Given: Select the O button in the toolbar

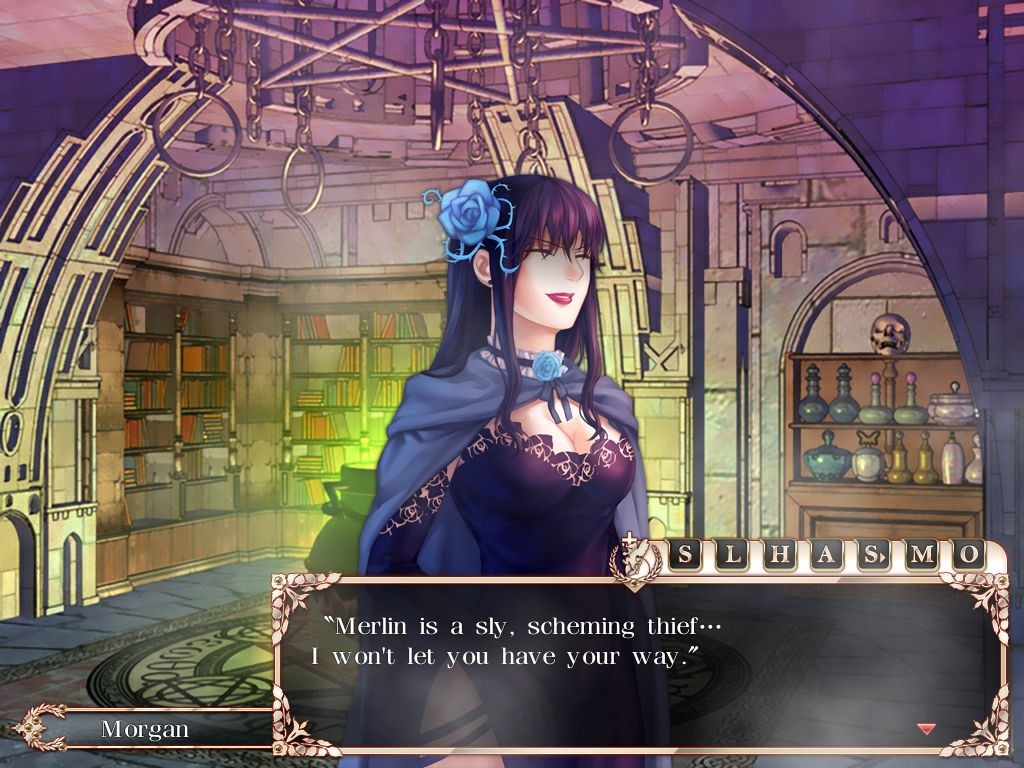Looking at the screenshot, I should [967, 555].
